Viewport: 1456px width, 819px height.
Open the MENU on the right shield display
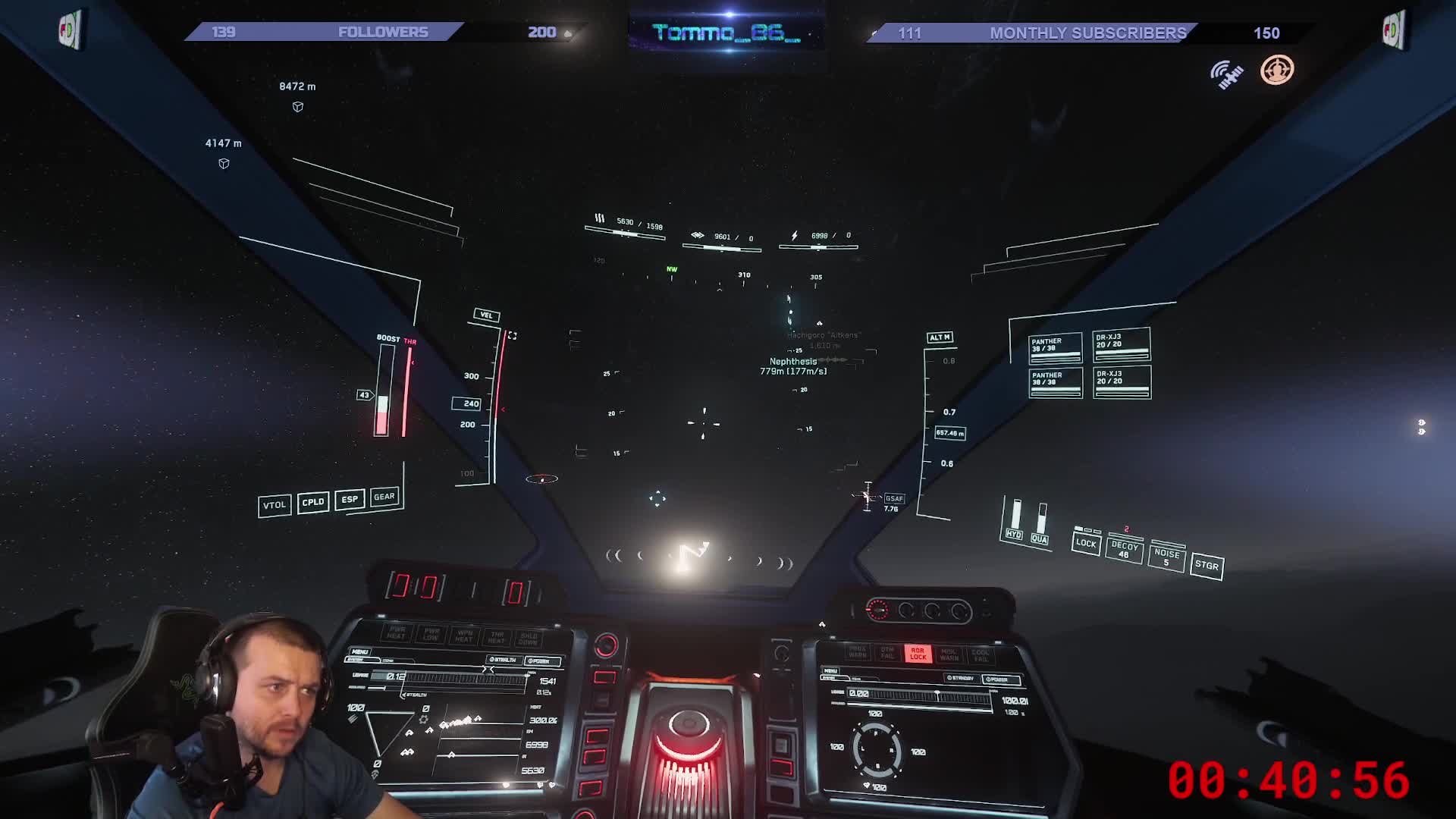[830, 670]
